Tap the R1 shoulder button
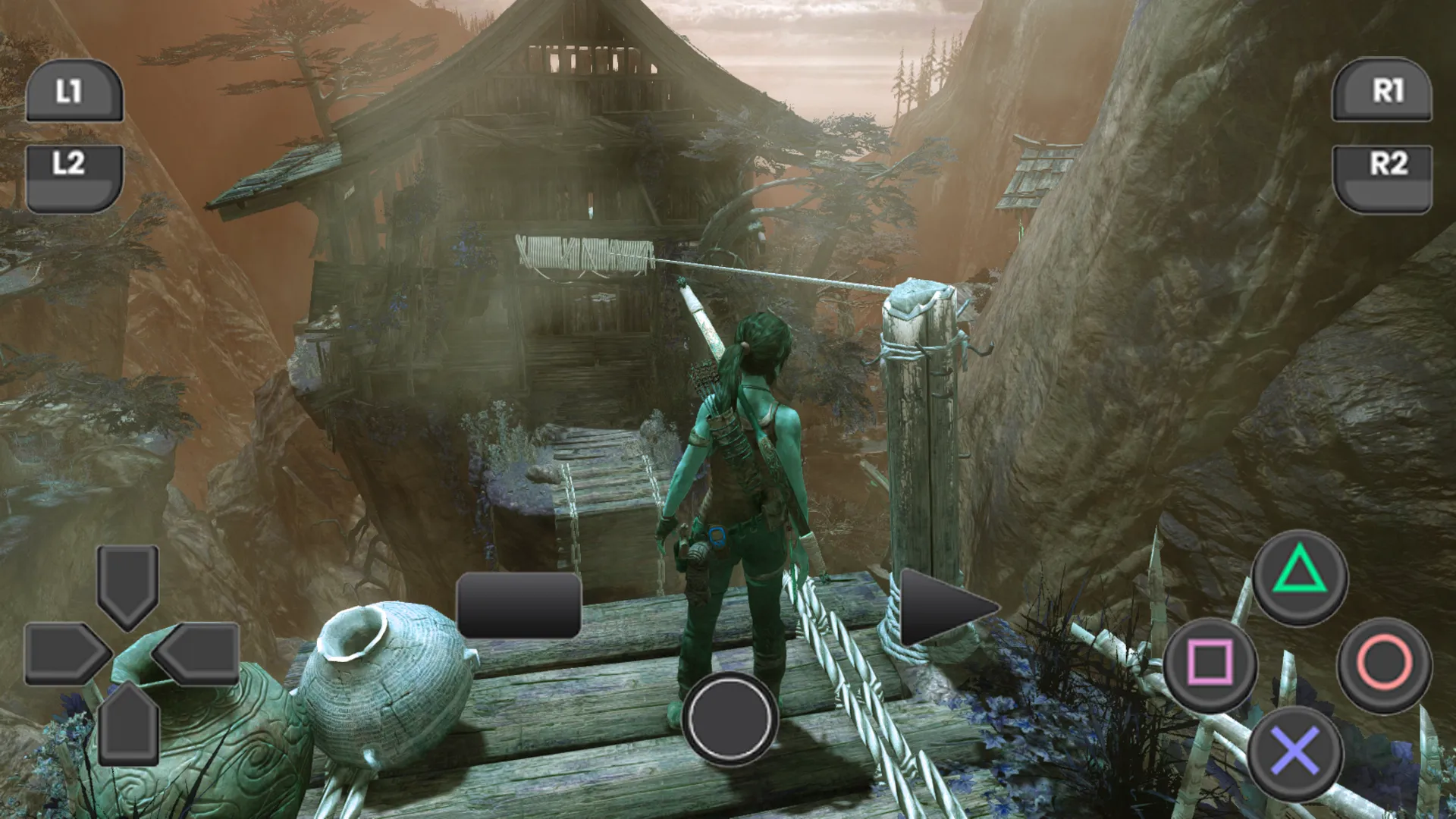1456x819 pixels. (1382, 91)
